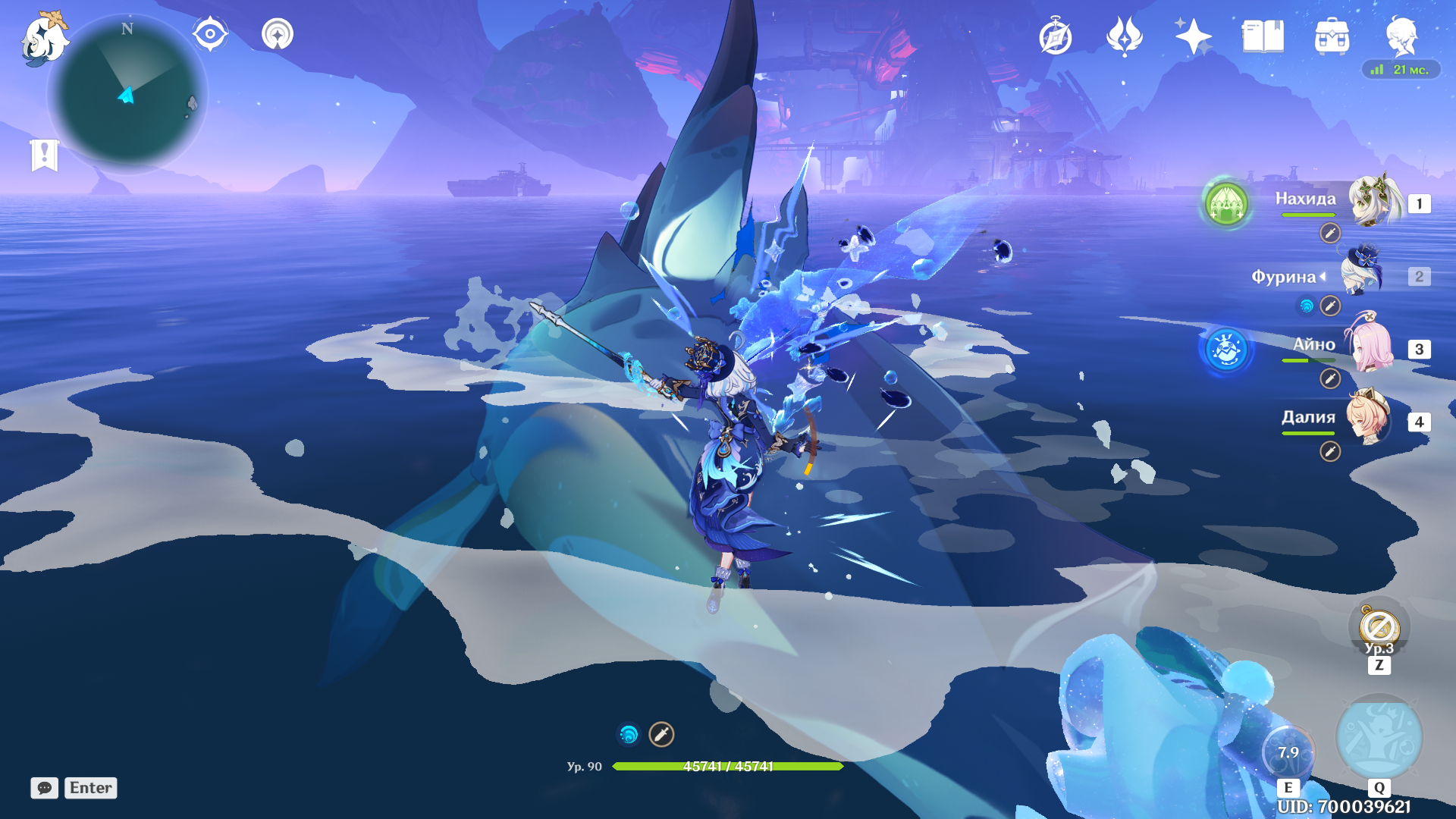The height and width of the screenshot is (819, 1456).
Task: Open the chat box
Action: [x=45, y=788]
